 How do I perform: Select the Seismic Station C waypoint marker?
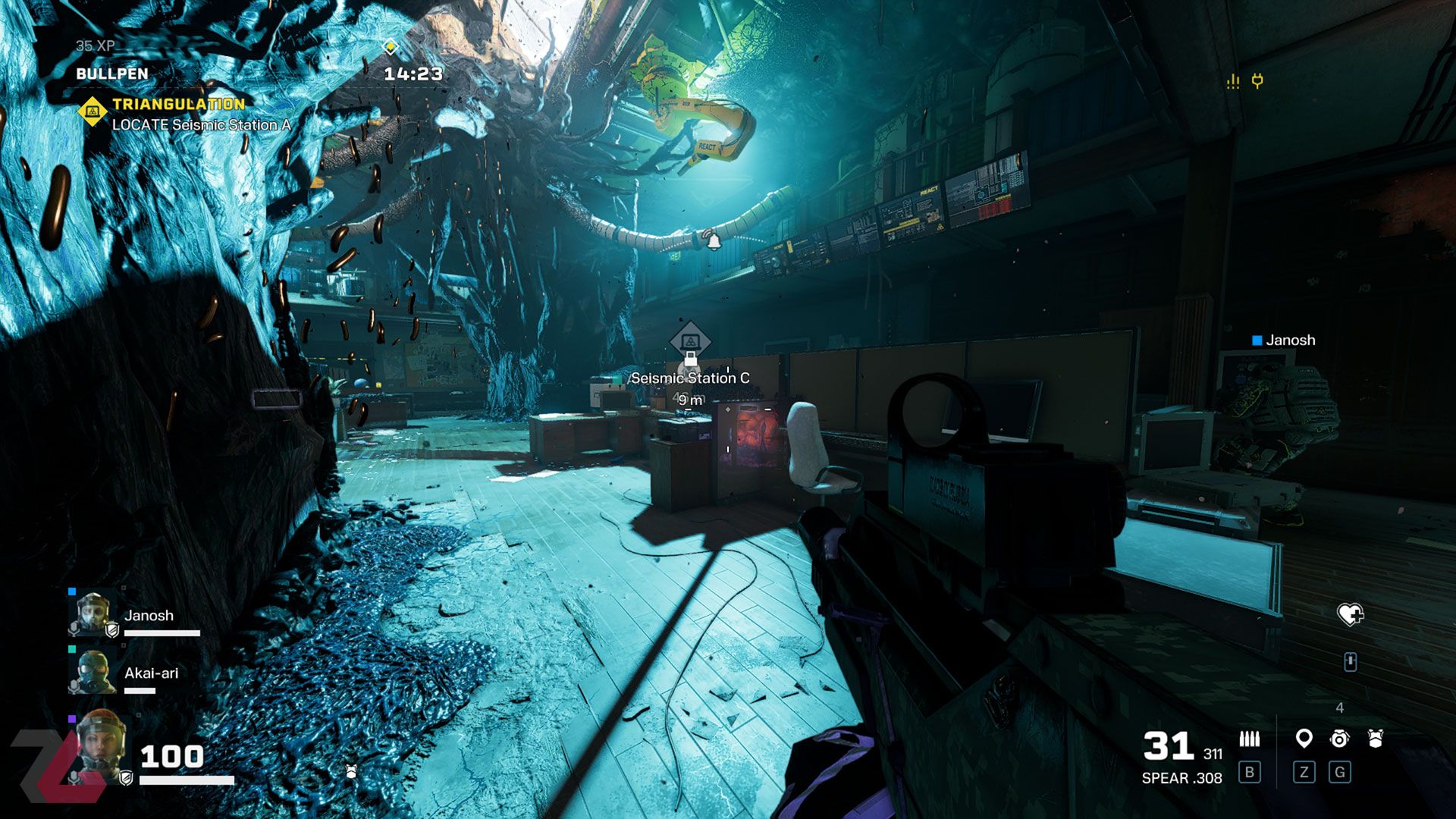[689, 341]
